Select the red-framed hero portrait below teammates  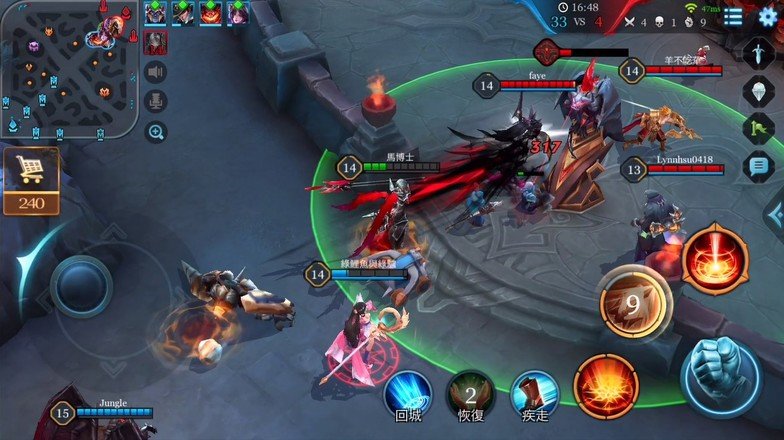156,41
